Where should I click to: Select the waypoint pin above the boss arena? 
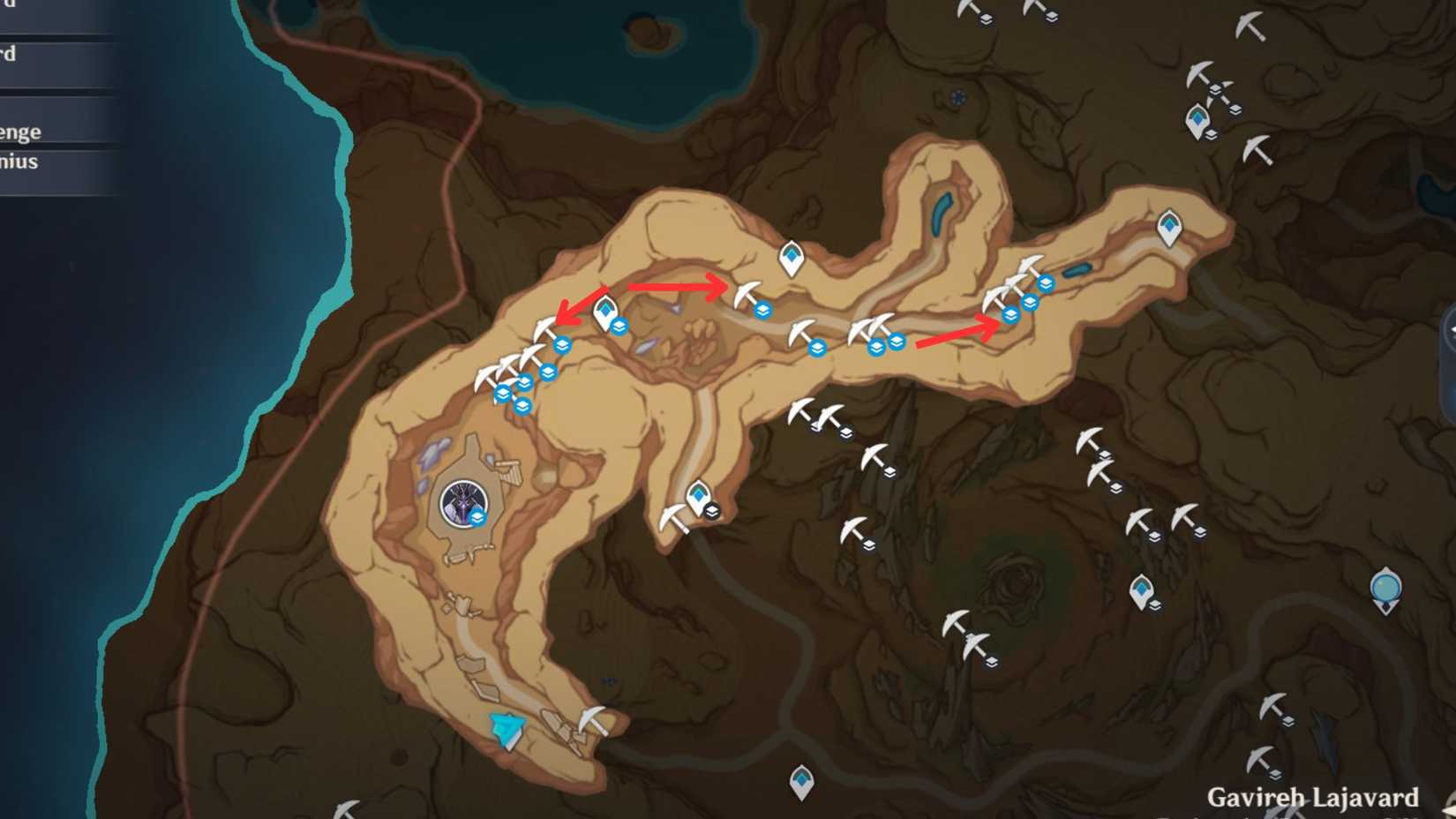tap(606, 311)
